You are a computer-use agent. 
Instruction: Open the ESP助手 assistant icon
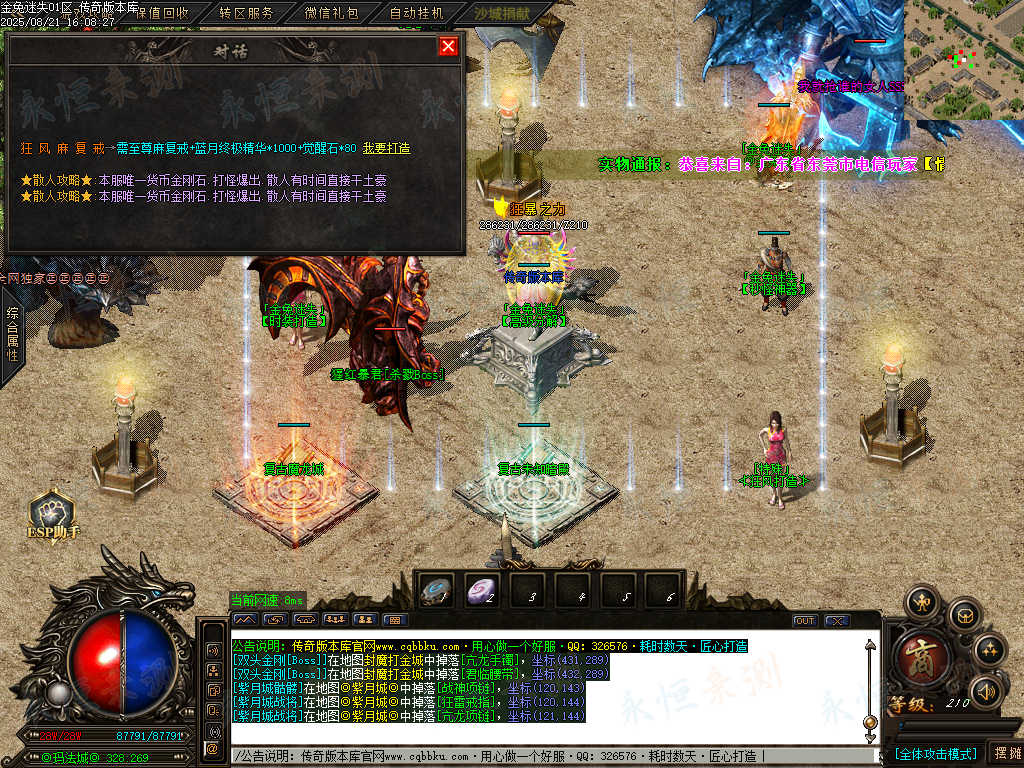click(52, 514)
